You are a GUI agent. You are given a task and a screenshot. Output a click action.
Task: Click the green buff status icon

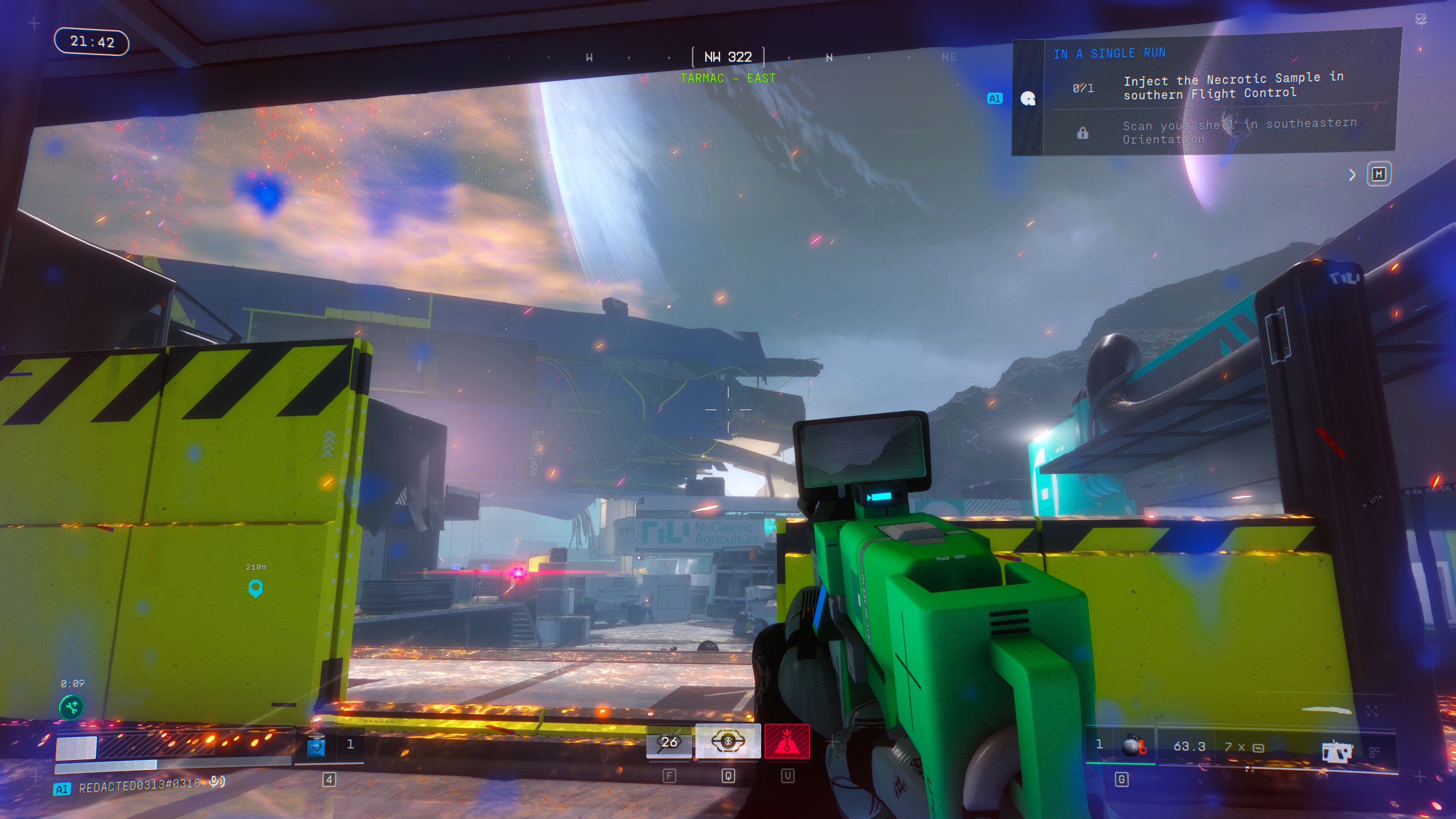[72, 708]
